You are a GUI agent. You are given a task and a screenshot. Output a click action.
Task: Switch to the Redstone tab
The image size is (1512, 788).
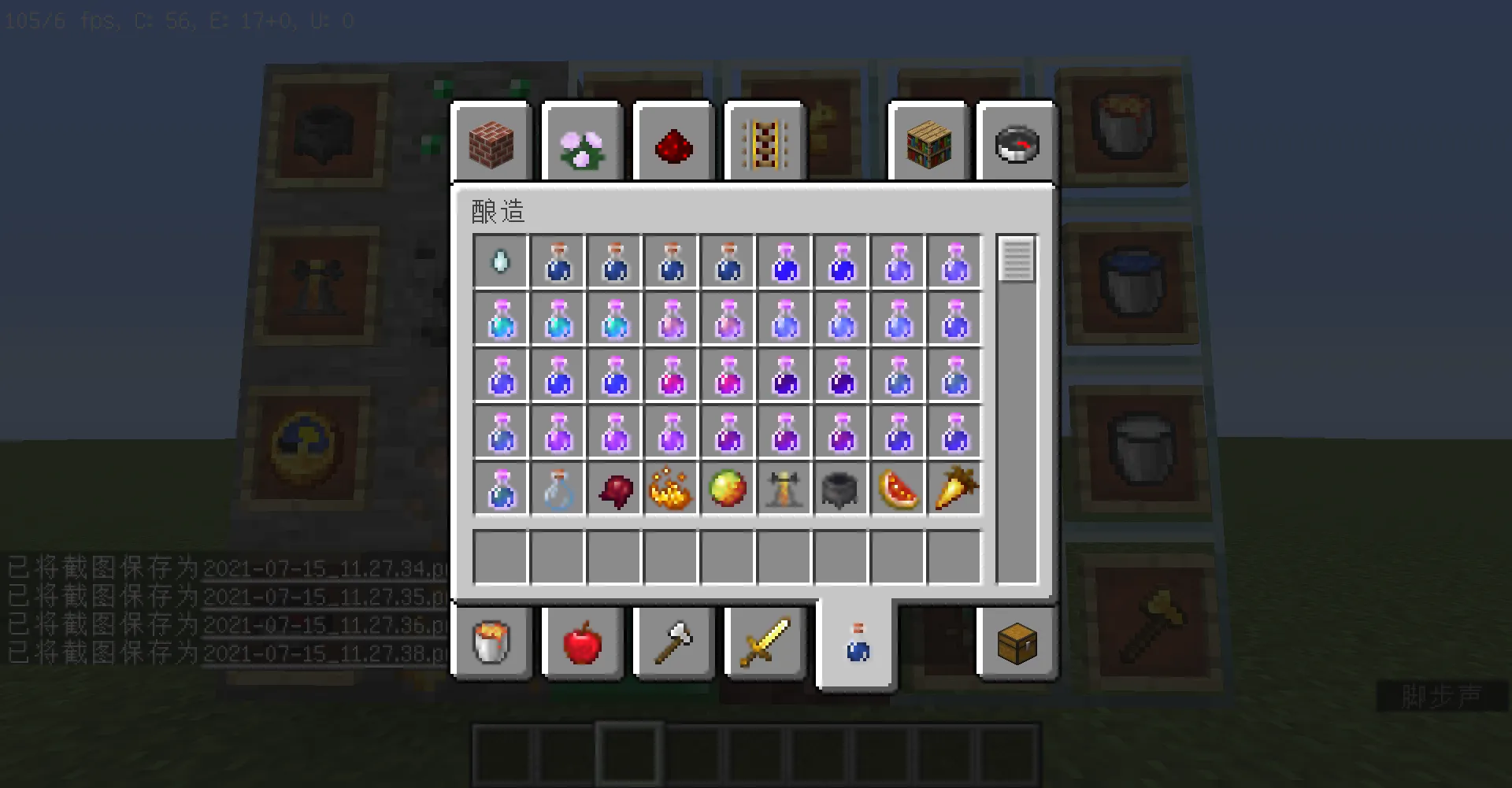[x=673, y=142]
